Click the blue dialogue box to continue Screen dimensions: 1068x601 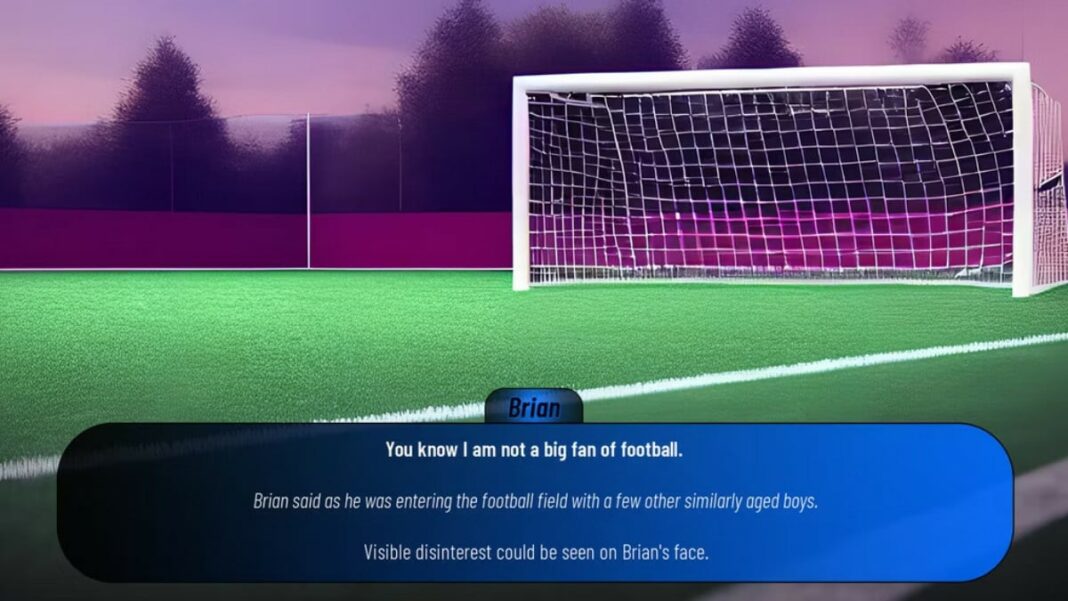[x=534, y=501]
